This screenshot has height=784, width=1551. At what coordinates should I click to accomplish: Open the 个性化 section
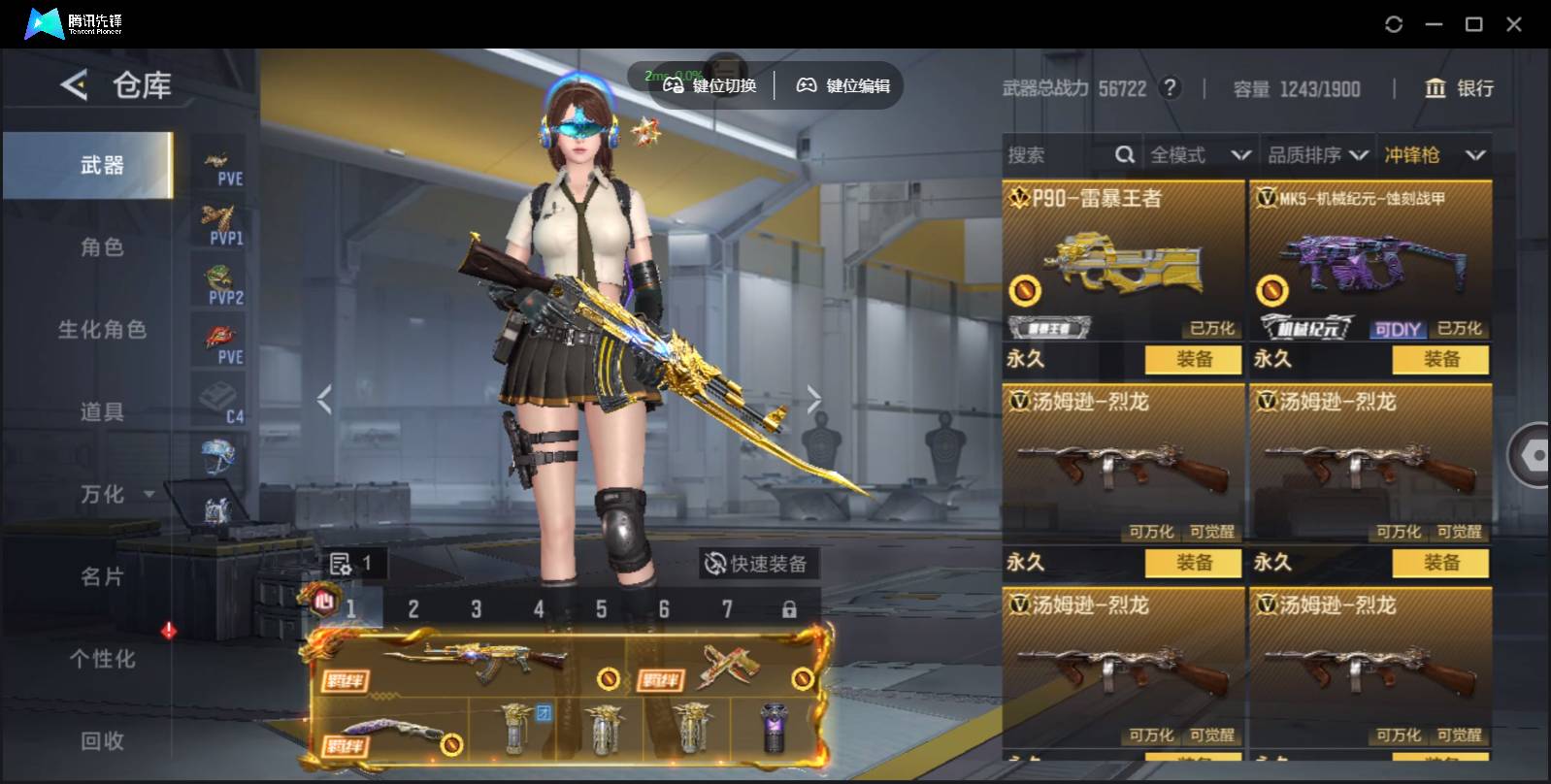(101, 660)
